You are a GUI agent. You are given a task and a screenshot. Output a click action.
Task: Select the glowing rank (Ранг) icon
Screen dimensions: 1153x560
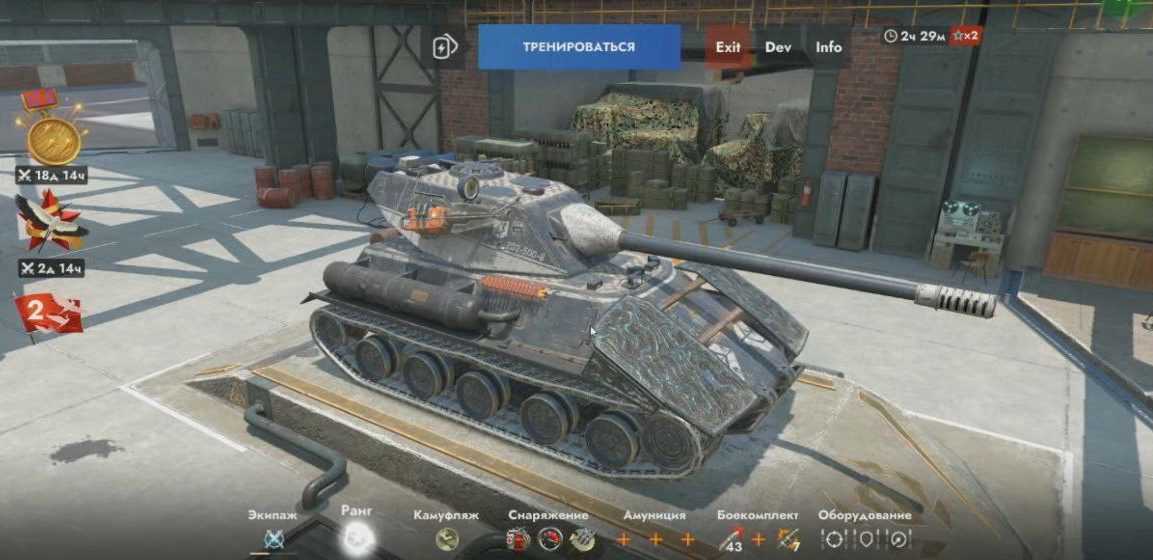point(357,538)
